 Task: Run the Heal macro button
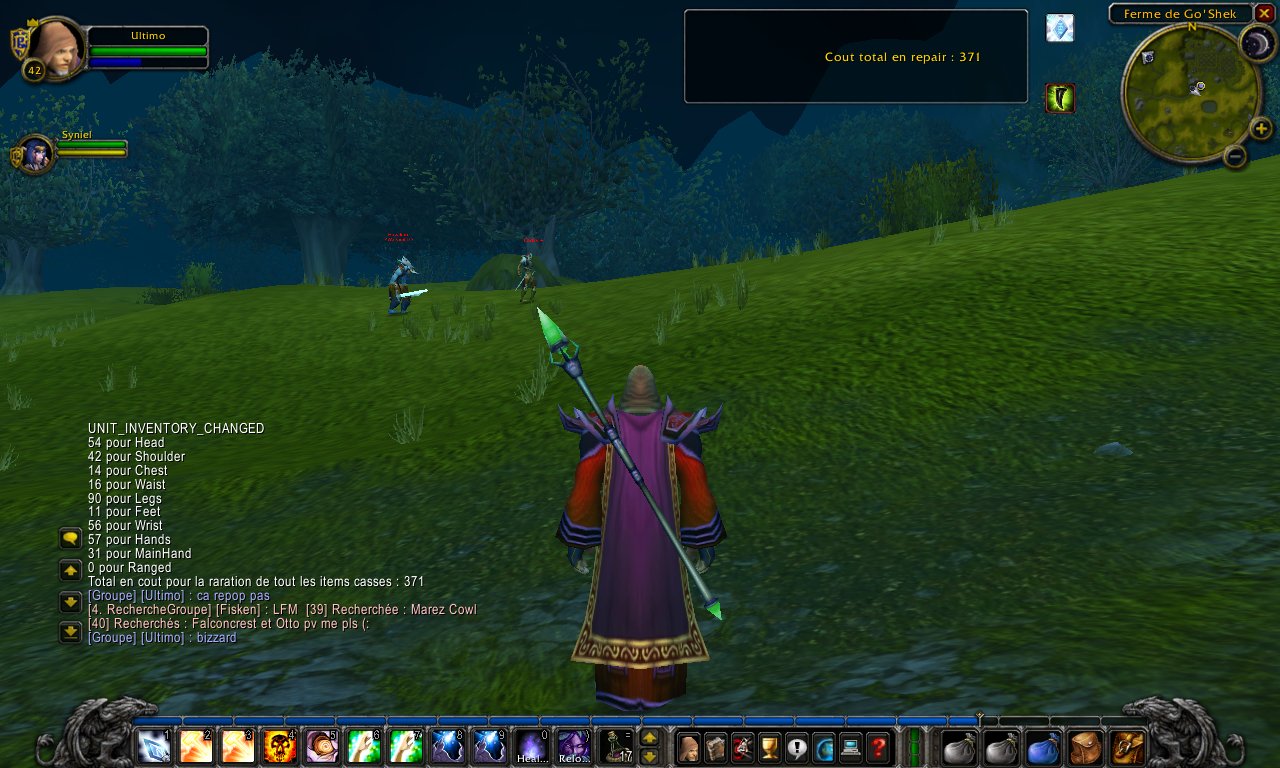pyautogui.click(x=531, y=746)
